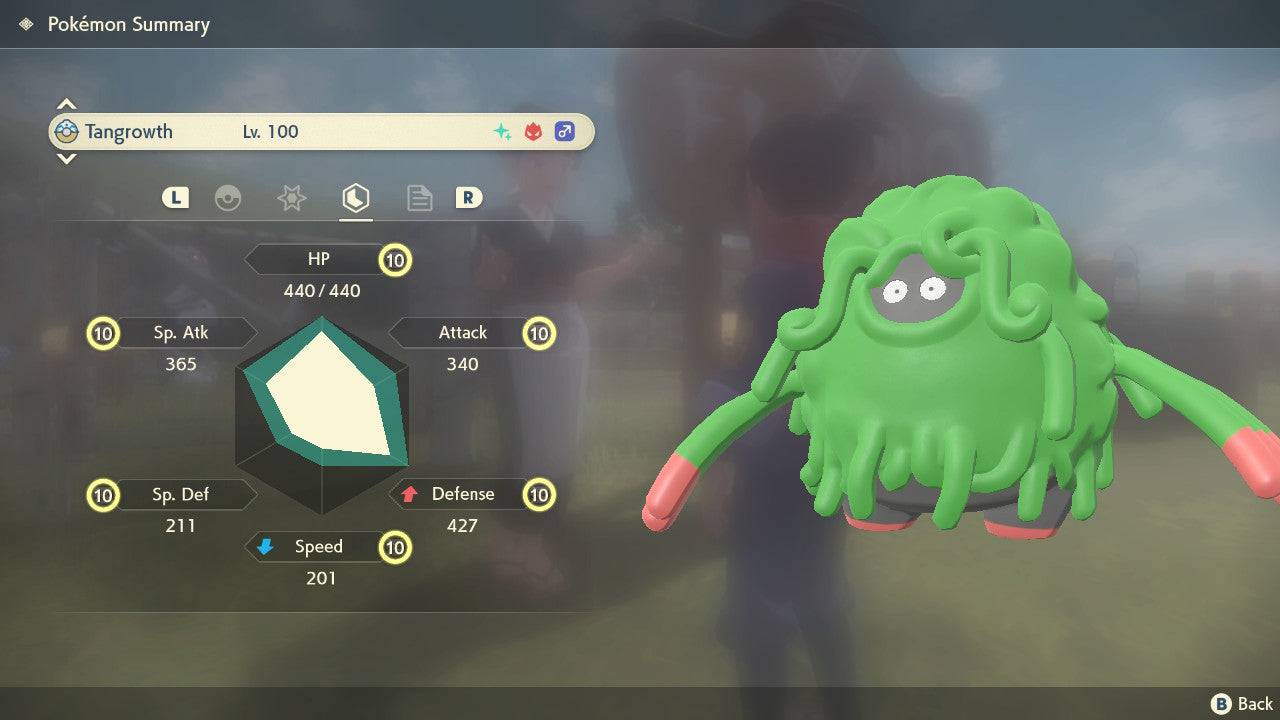Click the circled 10 next to HP
Image resolution: width=1280 pixels, height=720 pixels.
(x=395, y=260)
